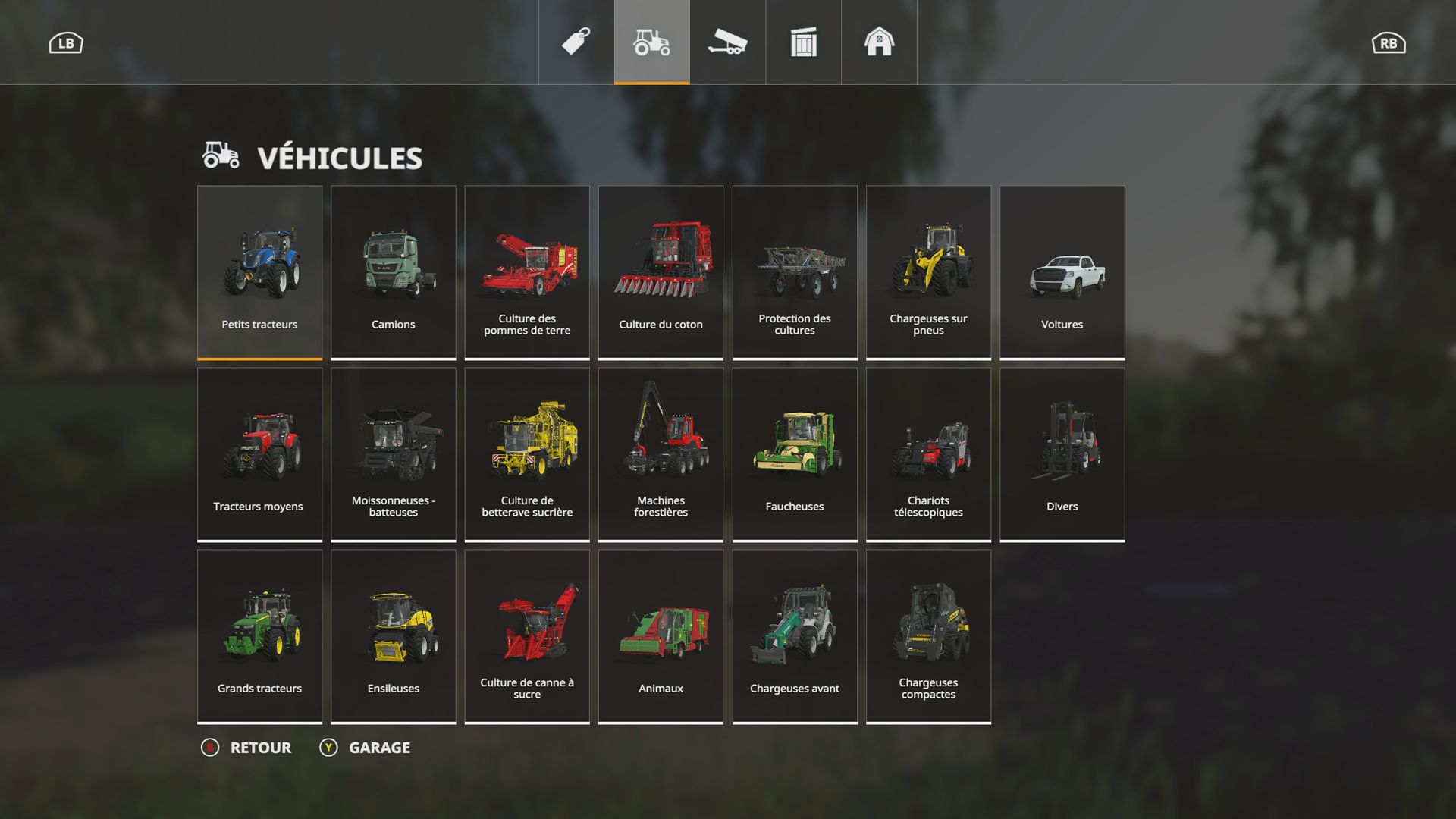This screenshot has width=1456, height=819.
Task: Open the Moissonneuses - batteuses category
Action: click(393, 453)
